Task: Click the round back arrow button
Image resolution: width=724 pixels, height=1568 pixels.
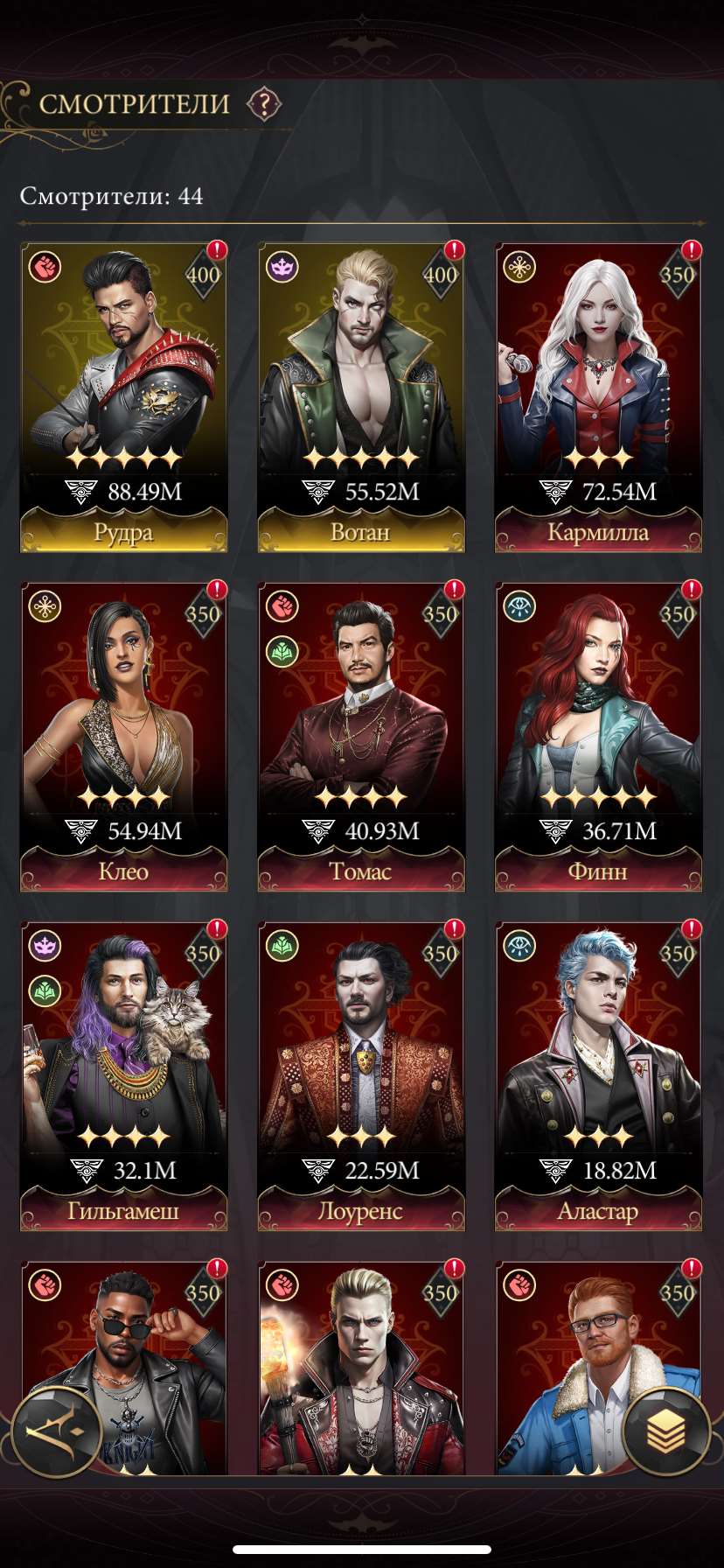Action: [x=58, y=1431]
